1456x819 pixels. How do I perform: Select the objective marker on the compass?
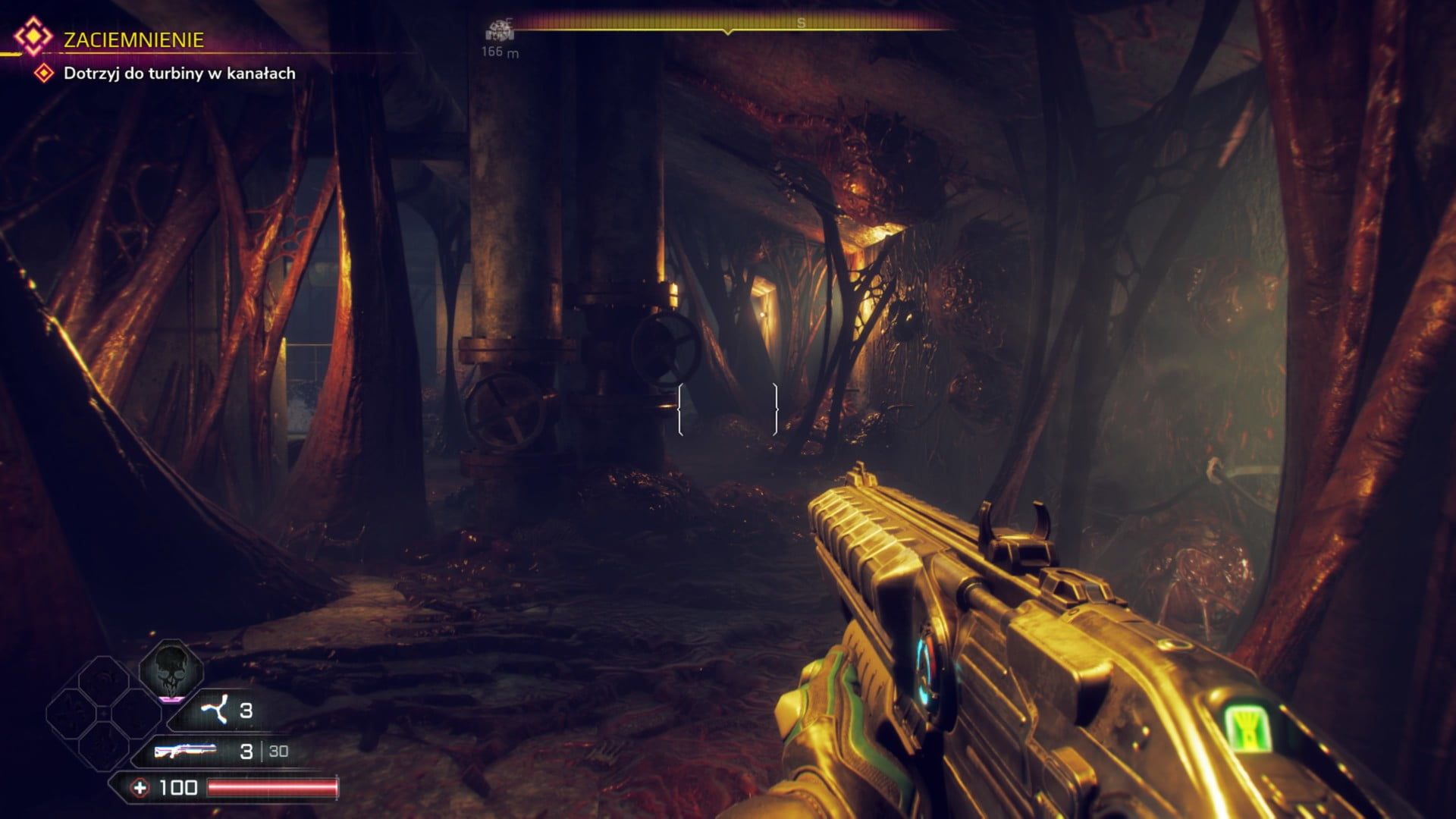499,31
